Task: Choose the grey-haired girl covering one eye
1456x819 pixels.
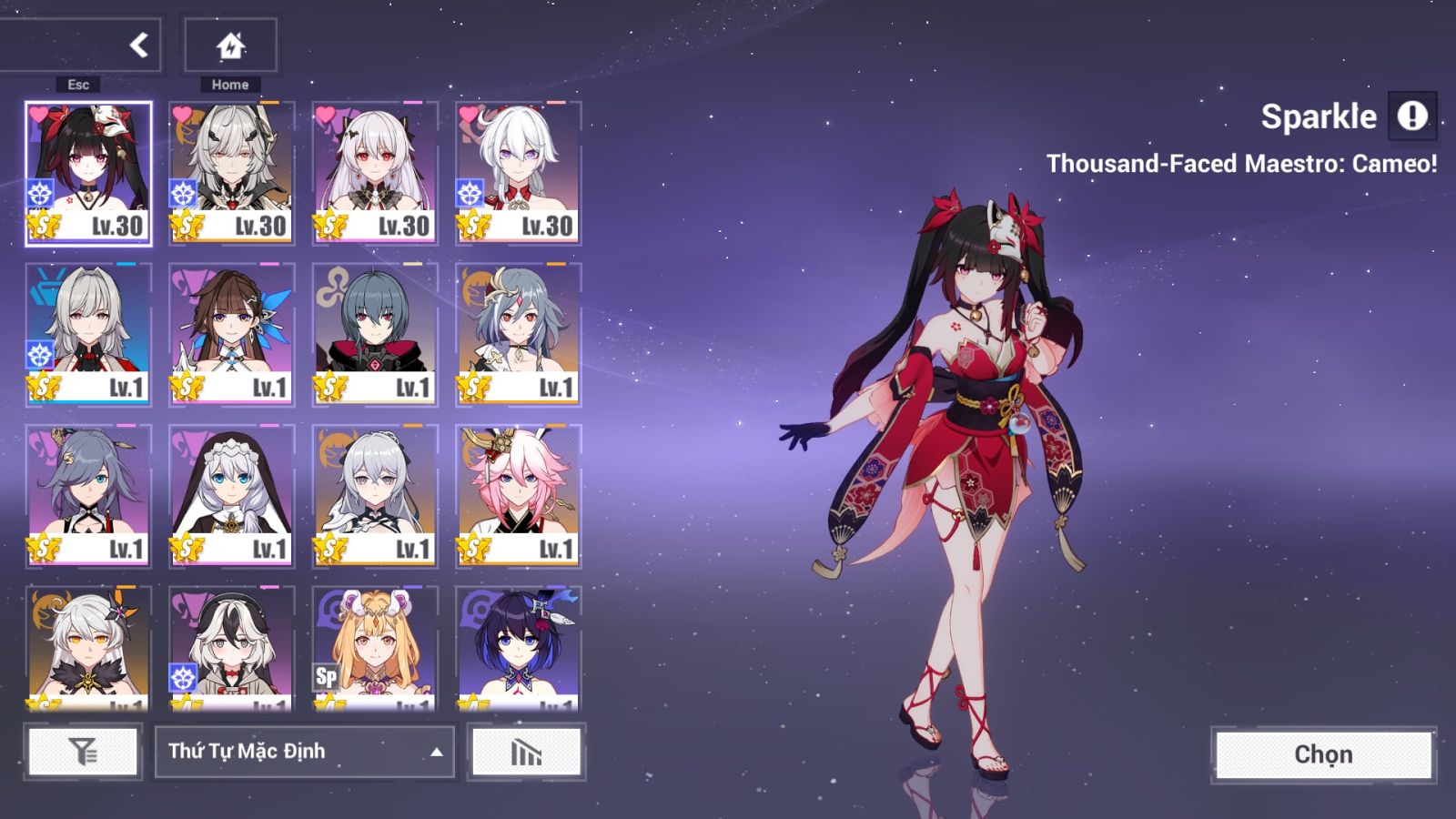Action: tap(88, 496)
